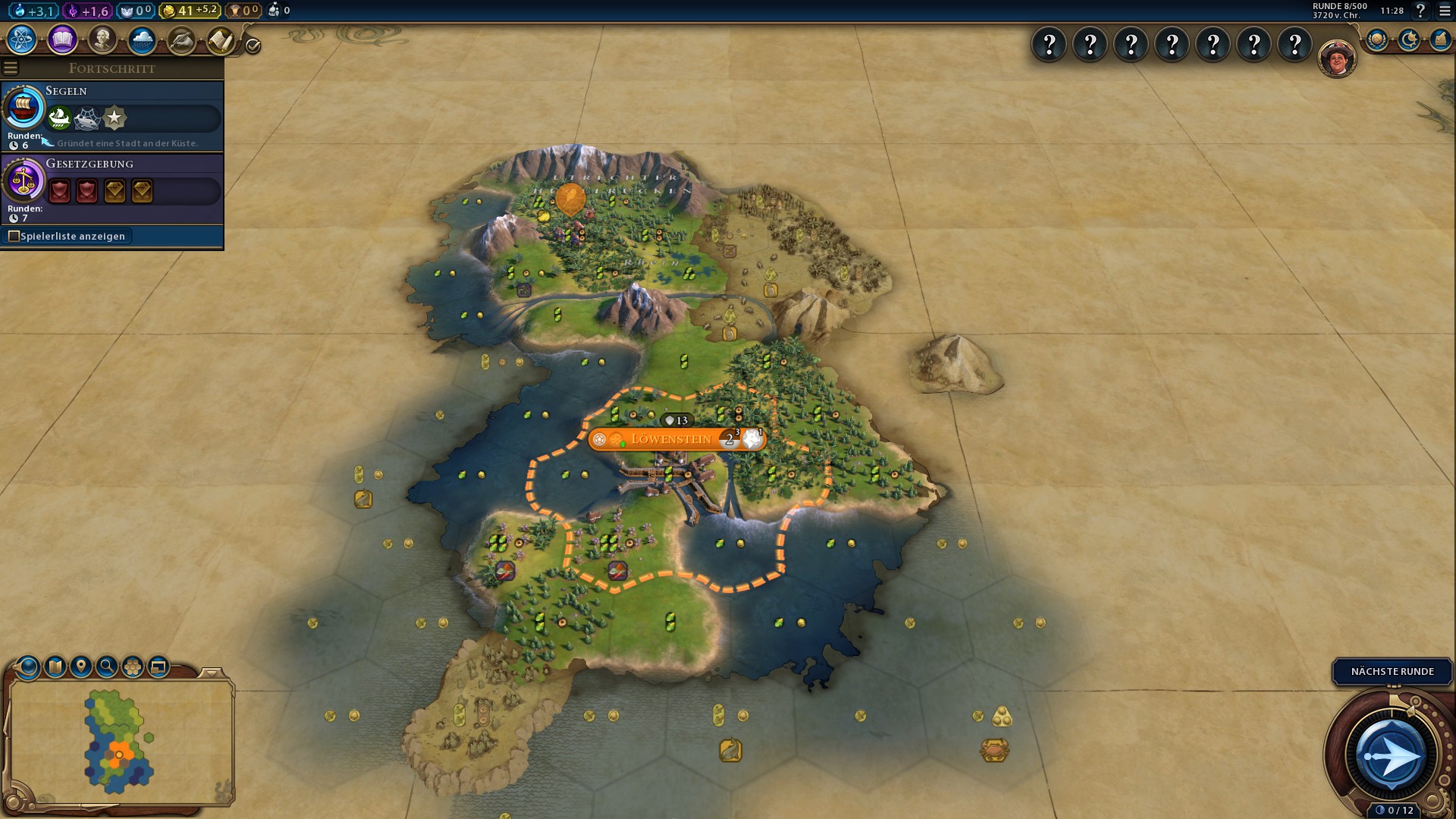The width and height of the screenshot is (1456, 819).
Task: Open the scroll reports icon
Action: coord(221,39)
